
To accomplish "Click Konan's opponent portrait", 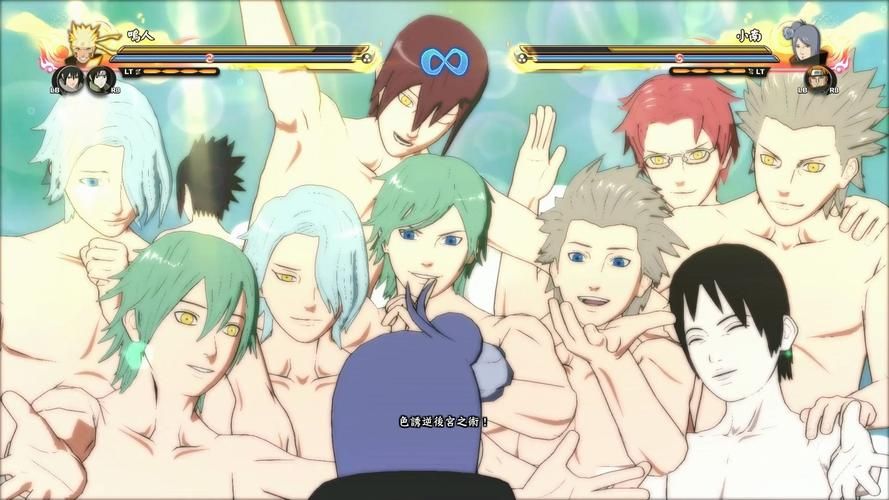I will click(x=807, y=45).
